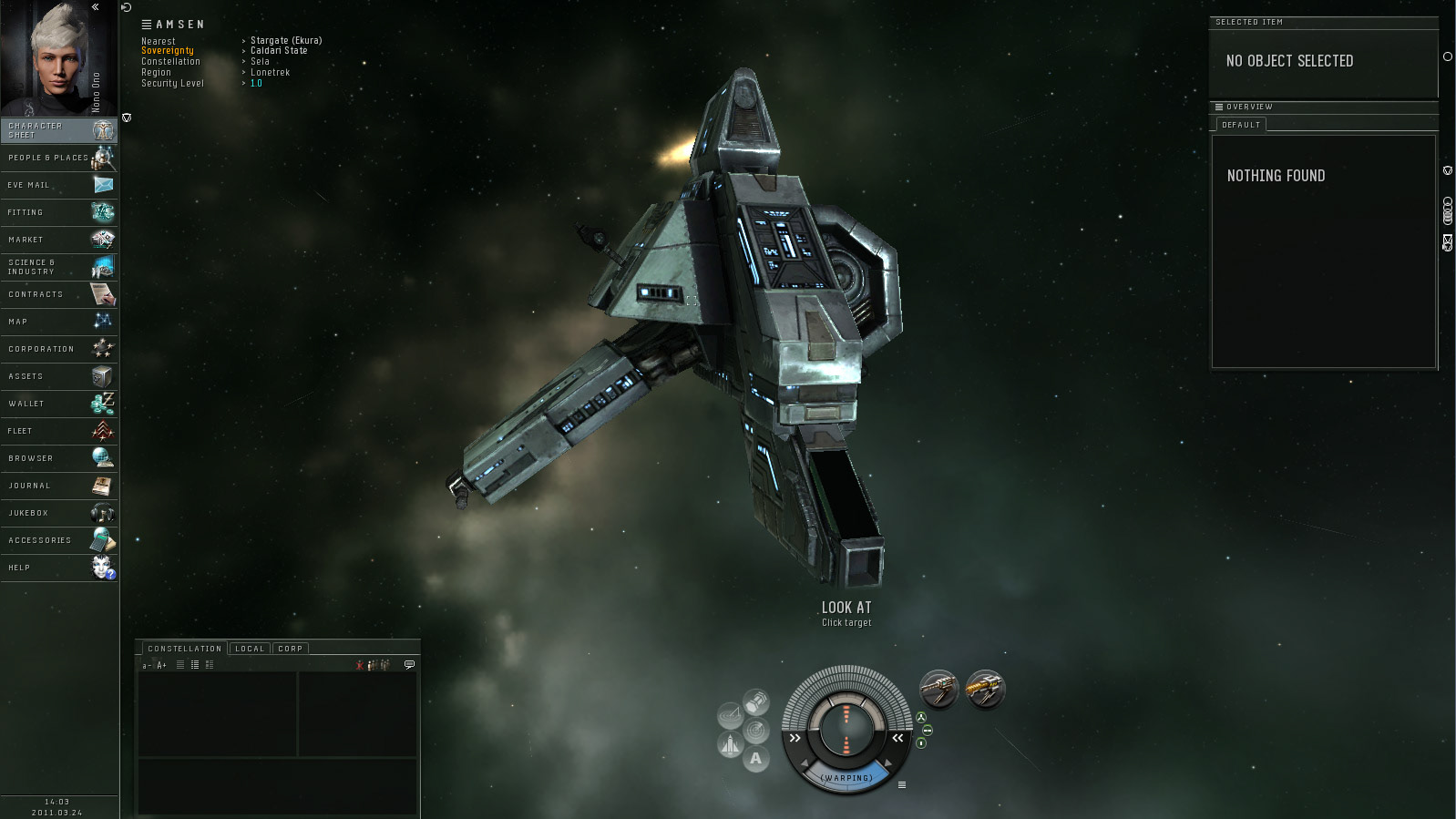The image size is (1456, 819).
Task: Show the star Map
Action: pos(59,322)
